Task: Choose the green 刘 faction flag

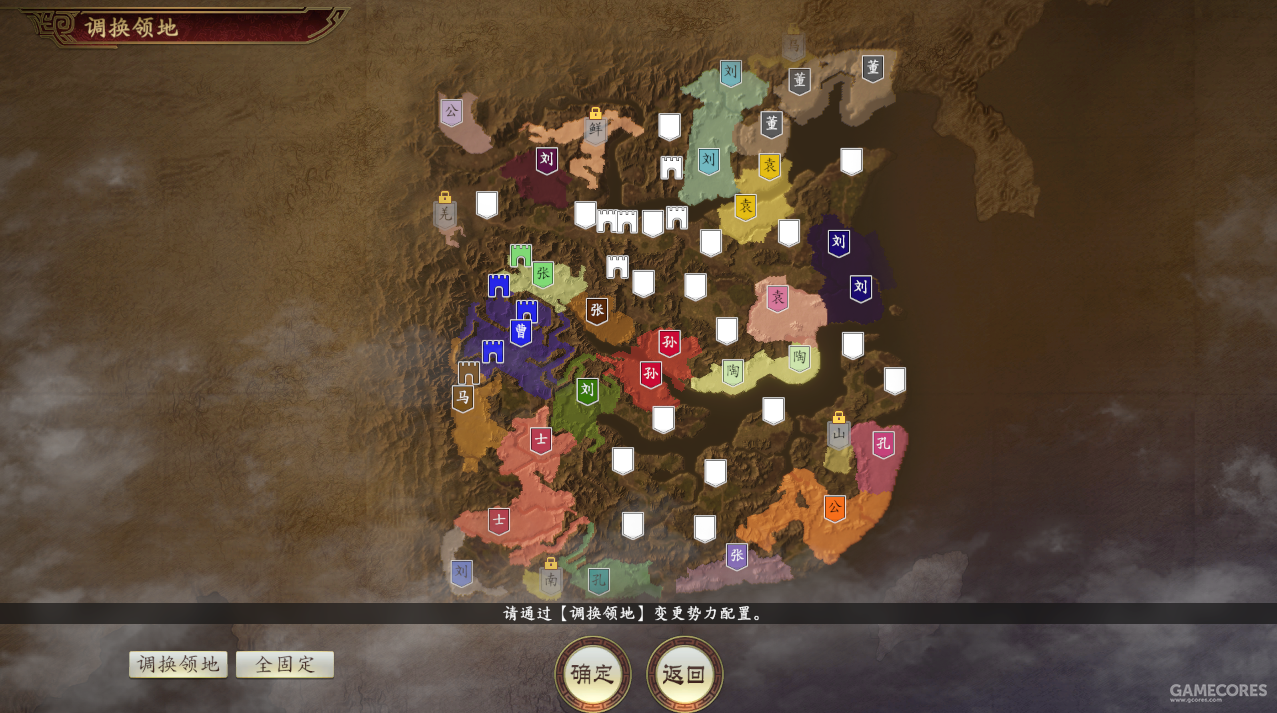Action: [x=588, y=390]
